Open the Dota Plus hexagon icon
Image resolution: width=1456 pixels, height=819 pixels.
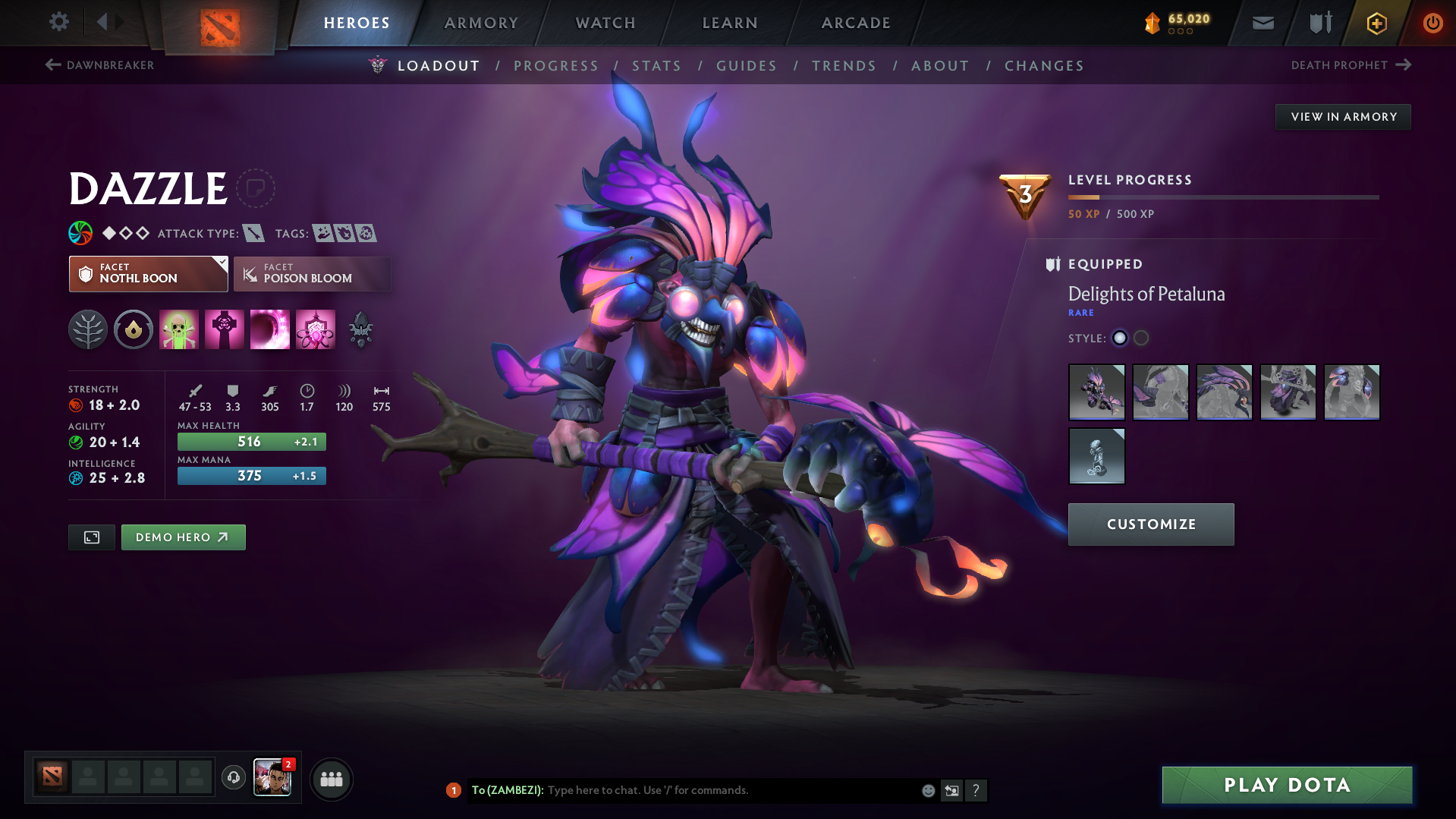click(1376, 23)
